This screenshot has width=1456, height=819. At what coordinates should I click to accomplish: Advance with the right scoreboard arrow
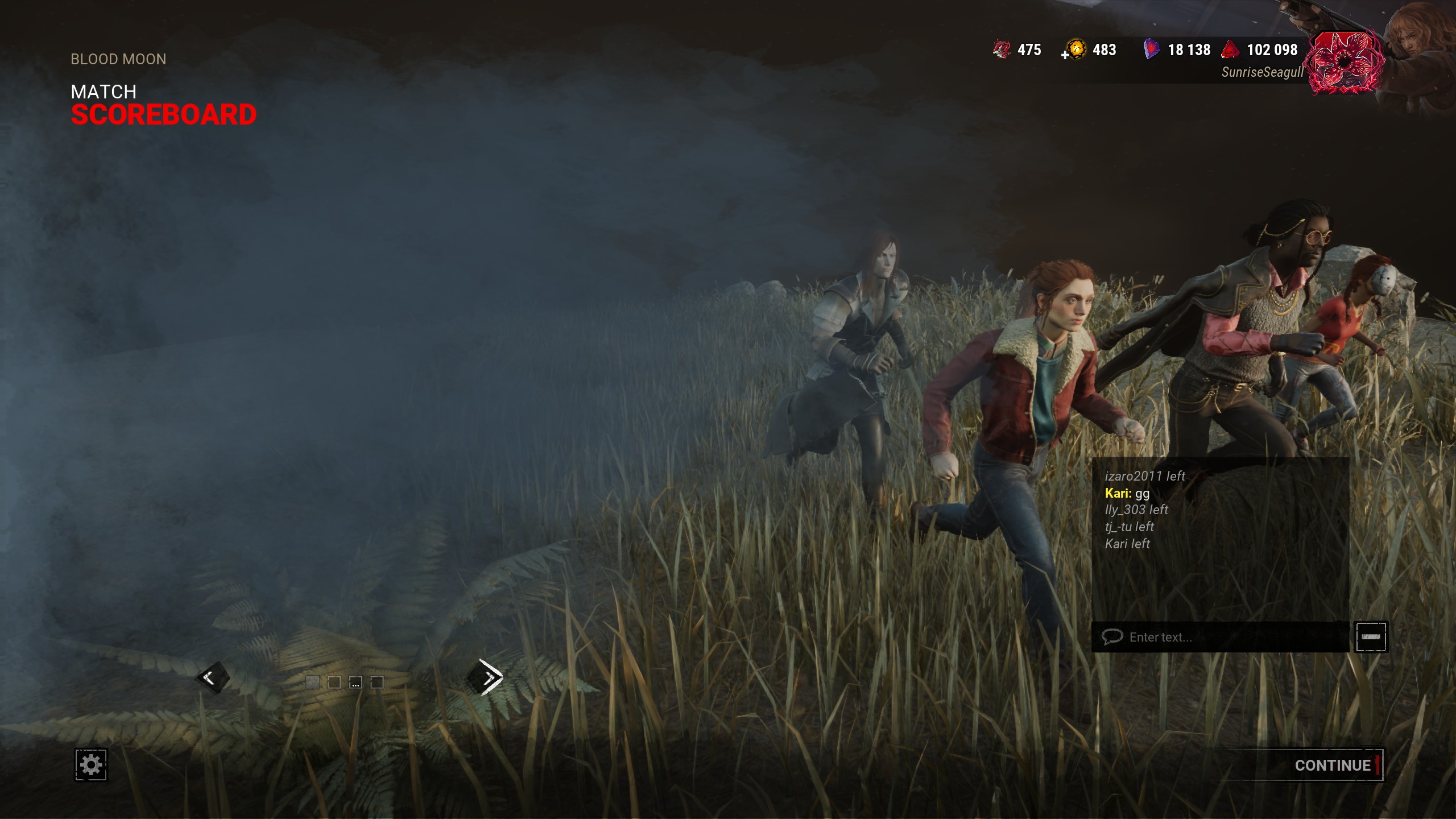pos(486,677)
